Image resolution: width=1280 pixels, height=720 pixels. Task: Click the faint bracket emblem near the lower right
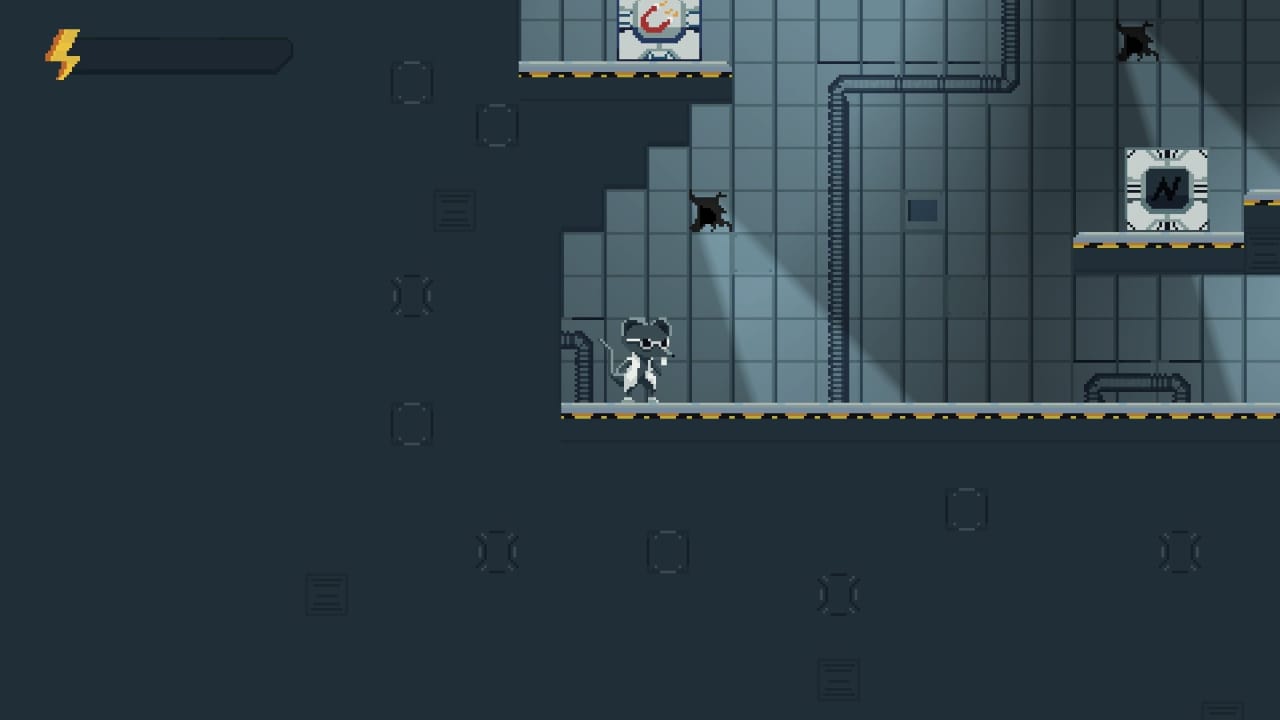click(1180, 551)
